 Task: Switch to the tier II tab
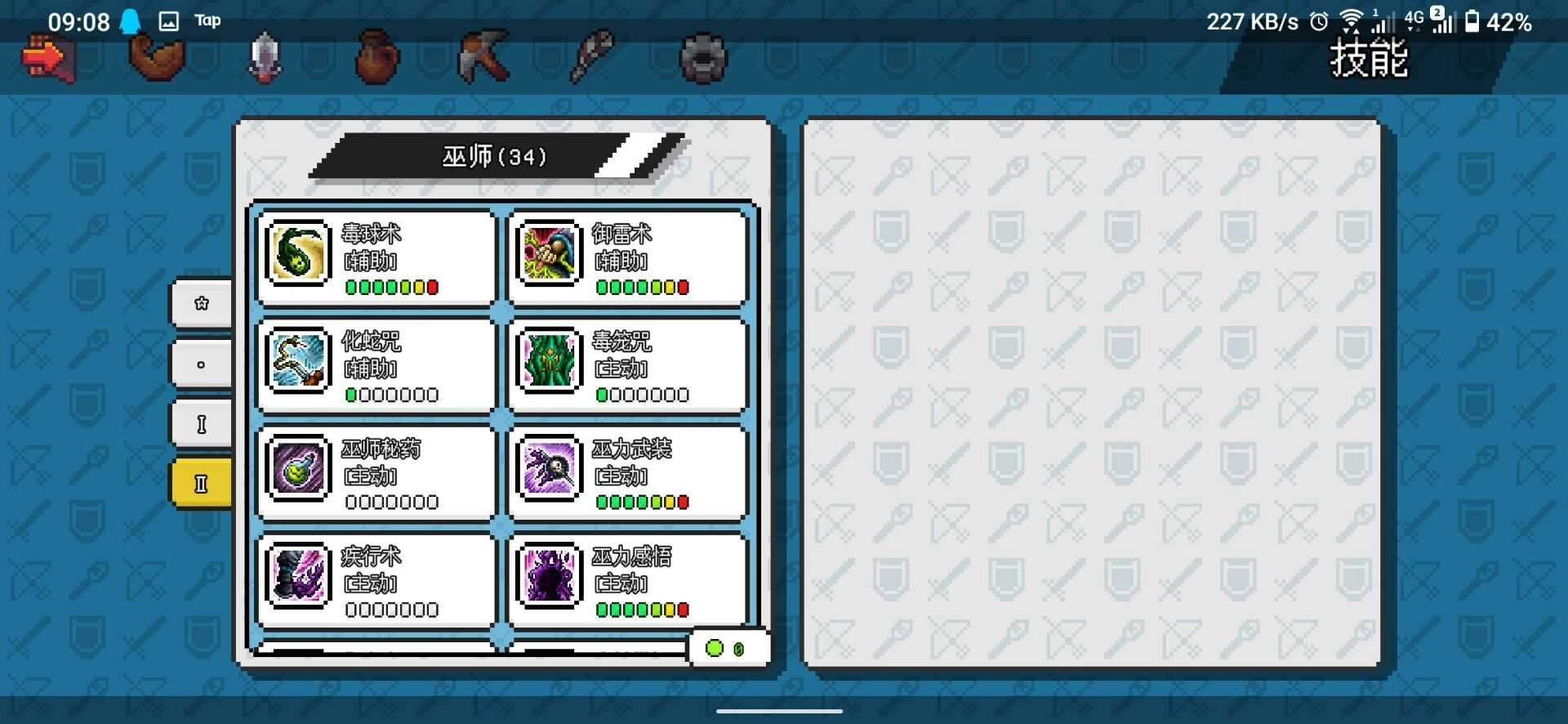pyautogui.click(x=200, y=482)
